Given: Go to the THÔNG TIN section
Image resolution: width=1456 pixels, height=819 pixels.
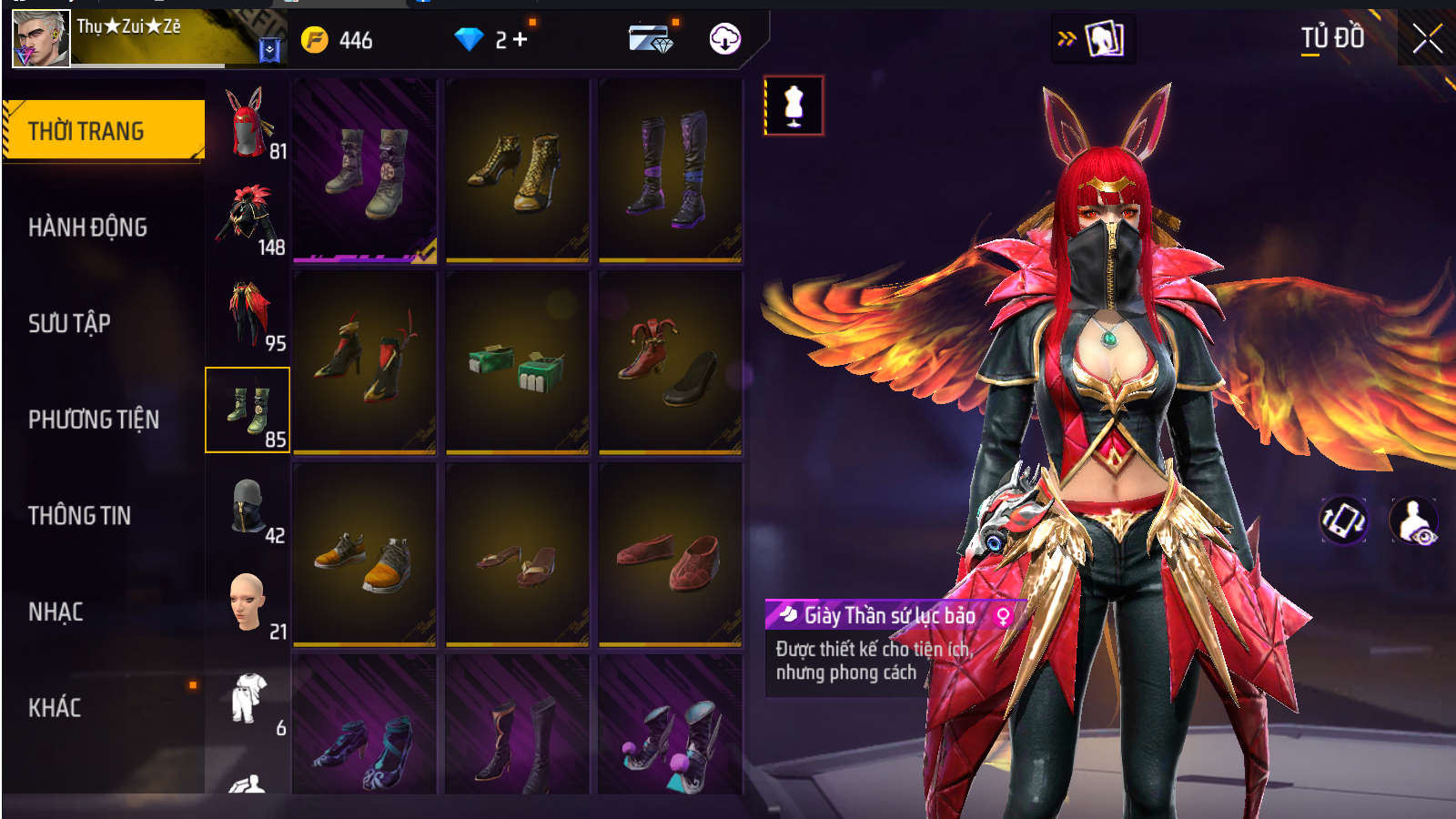Looking at the screenshot, I should tap(79, 516).
